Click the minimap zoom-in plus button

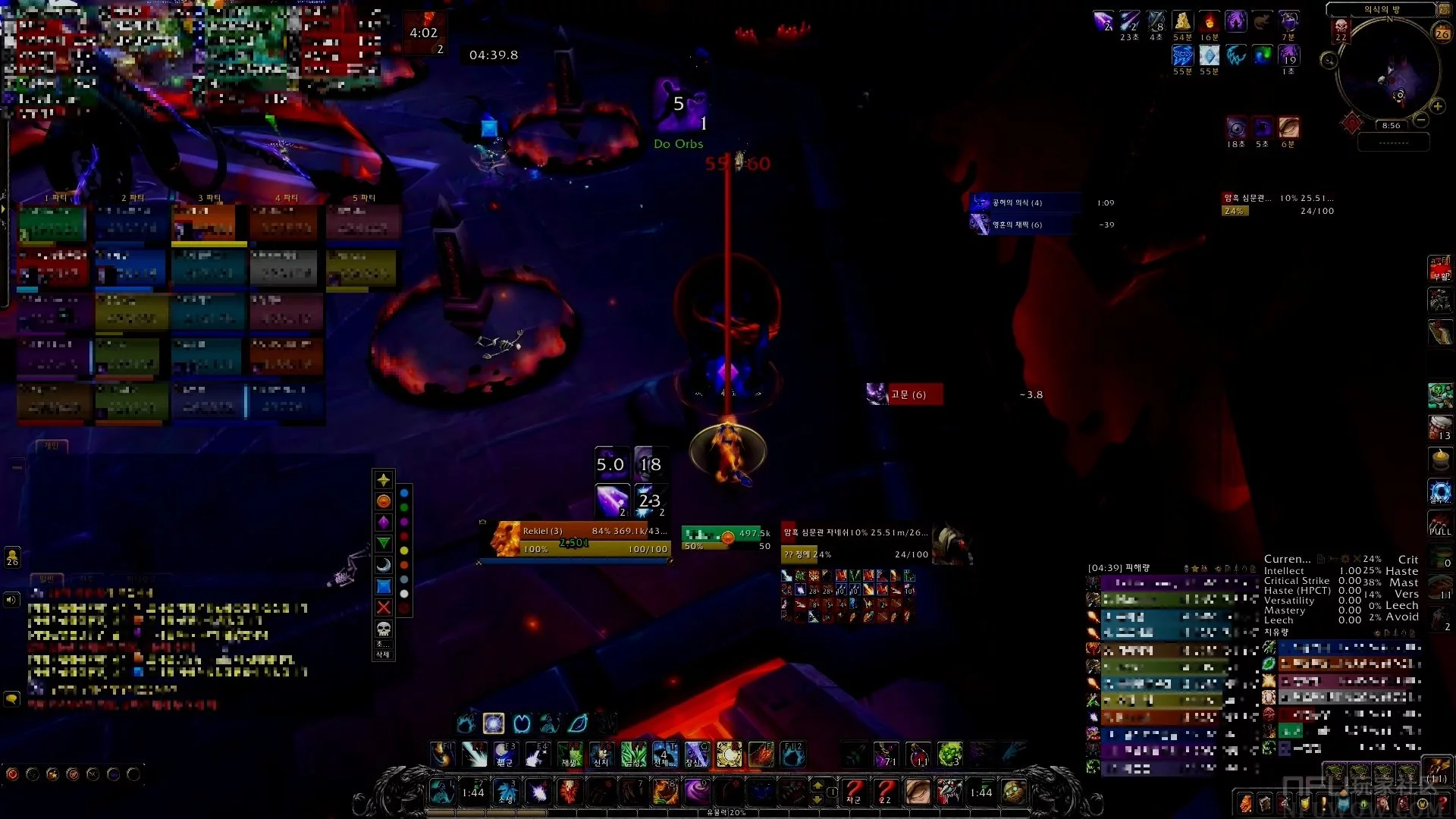(1437, 106)
